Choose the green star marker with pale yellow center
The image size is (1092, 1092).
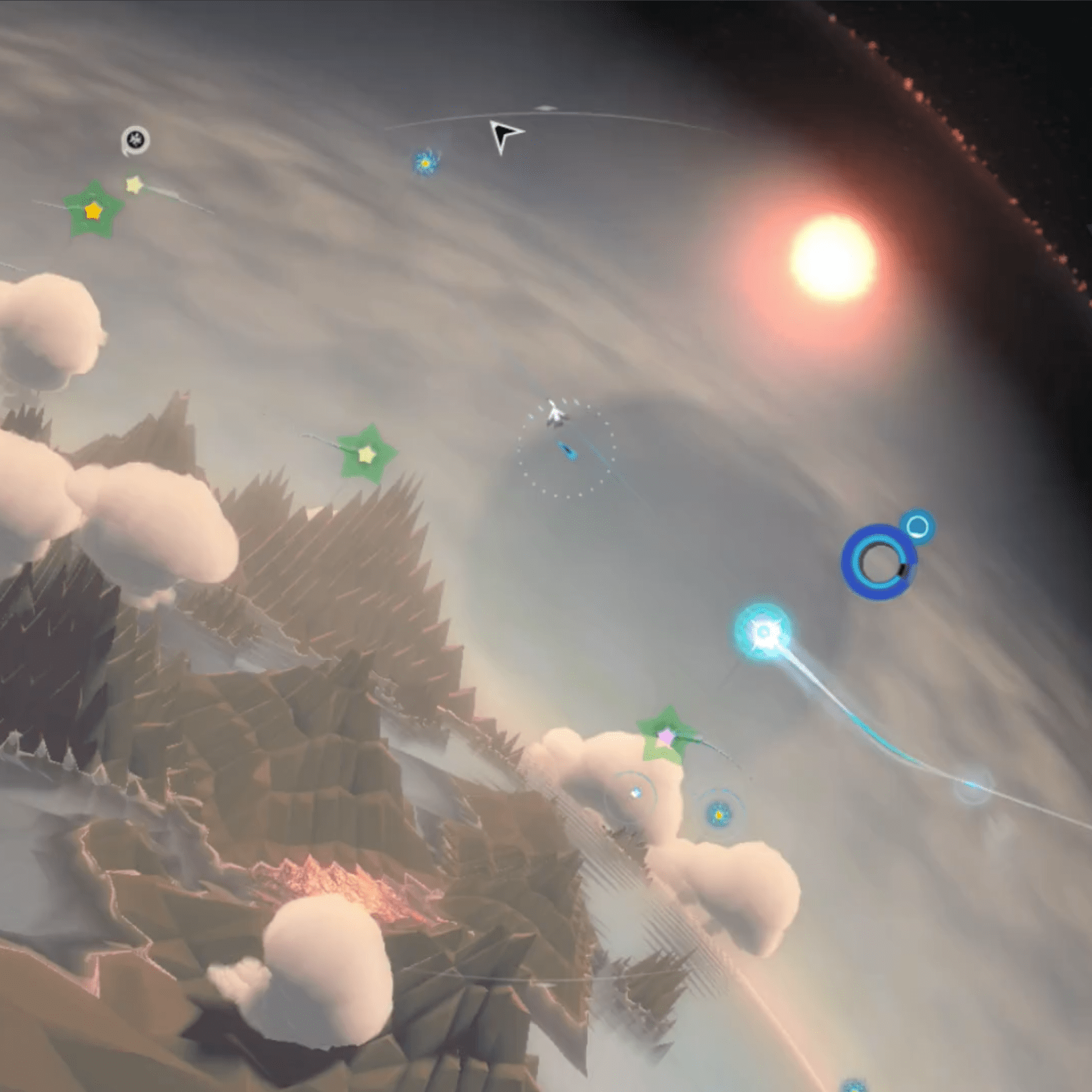(366, 454)
